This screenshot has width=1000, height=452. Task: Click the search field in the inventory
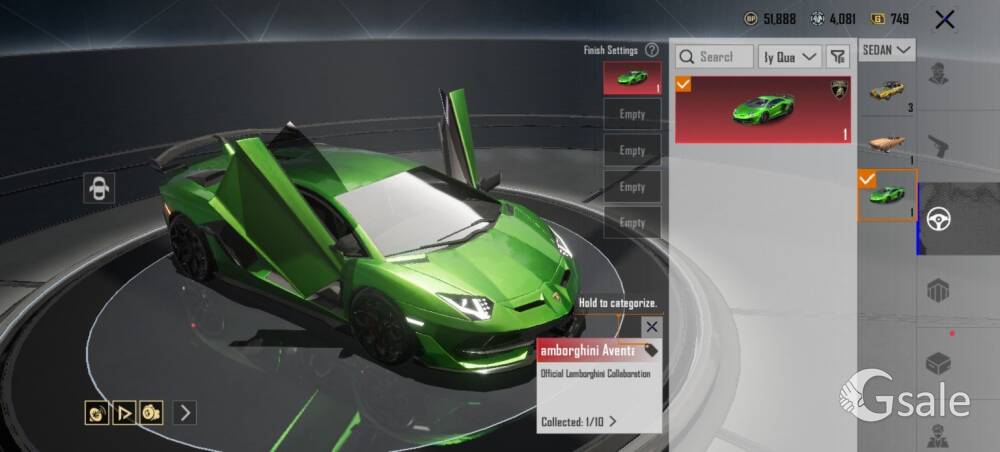click(x=714, y=57)
